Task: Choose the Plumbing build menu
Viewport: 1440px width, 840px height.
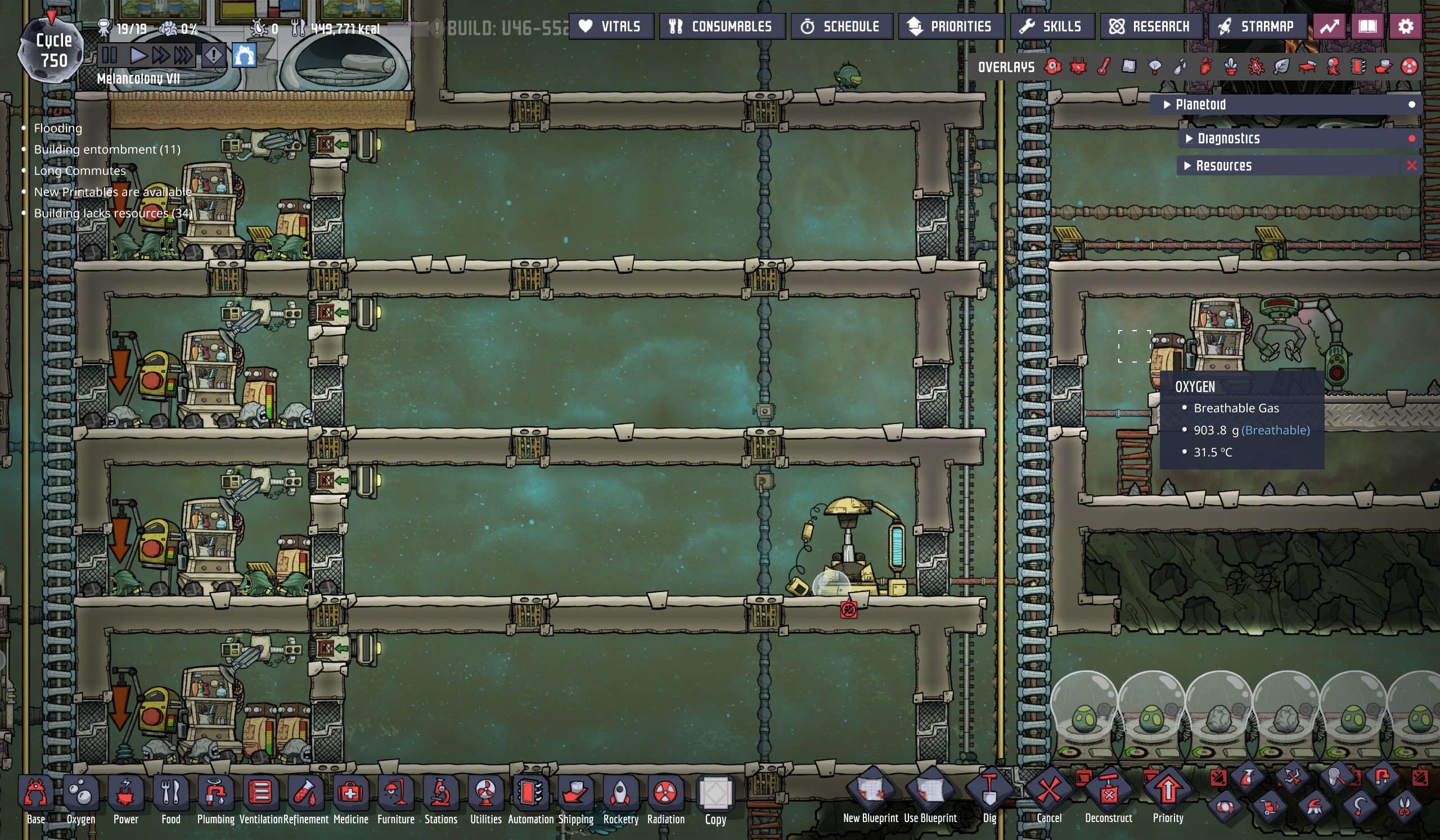Action: tap(215, 800)
